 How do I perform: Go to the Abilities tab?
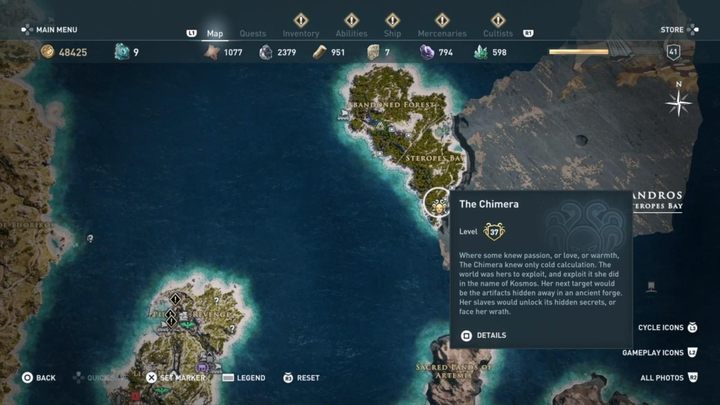(x=351, y=33)
